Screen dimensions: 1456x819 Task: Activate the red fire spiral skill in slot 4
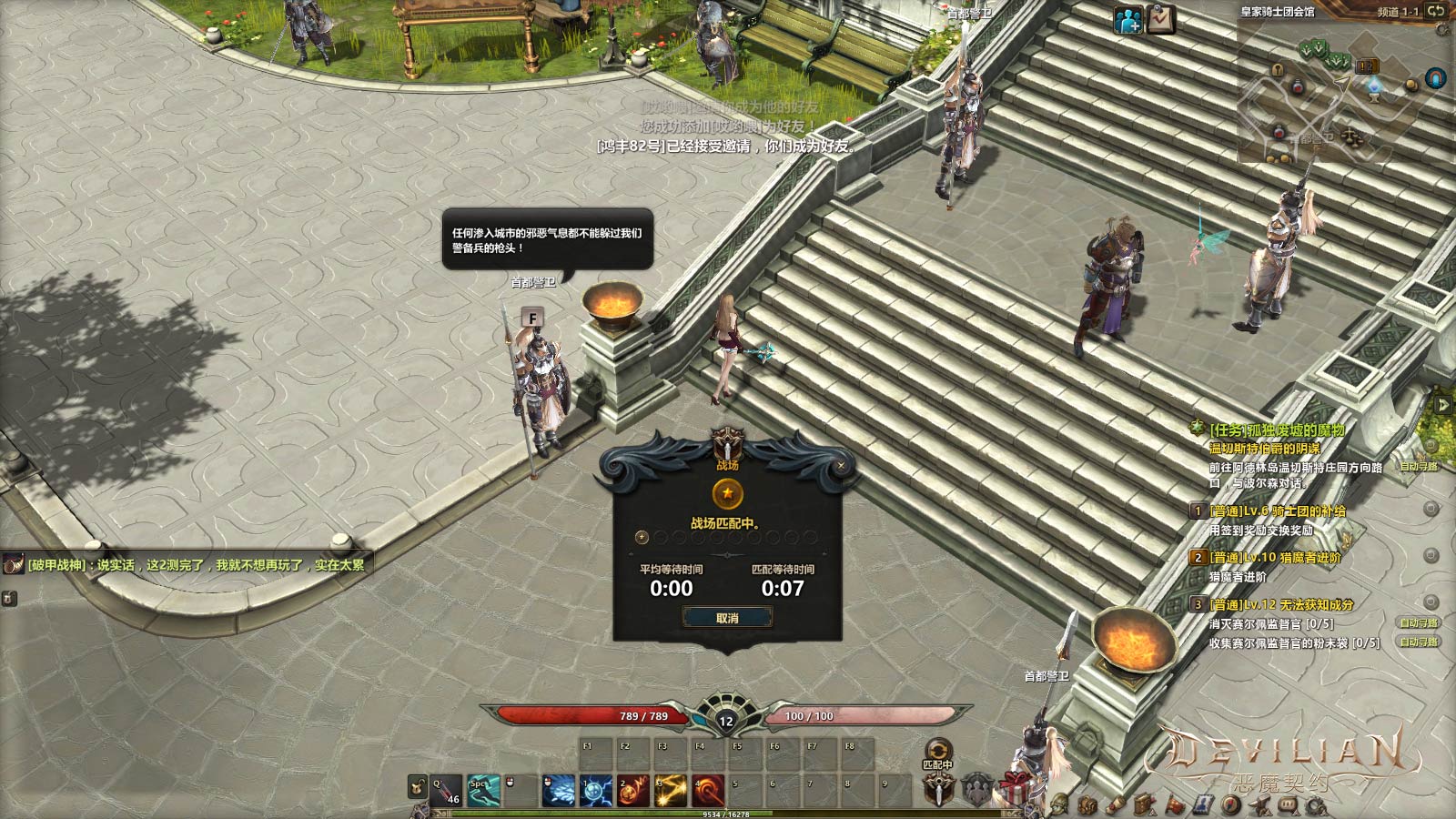(x=708, y=790)
